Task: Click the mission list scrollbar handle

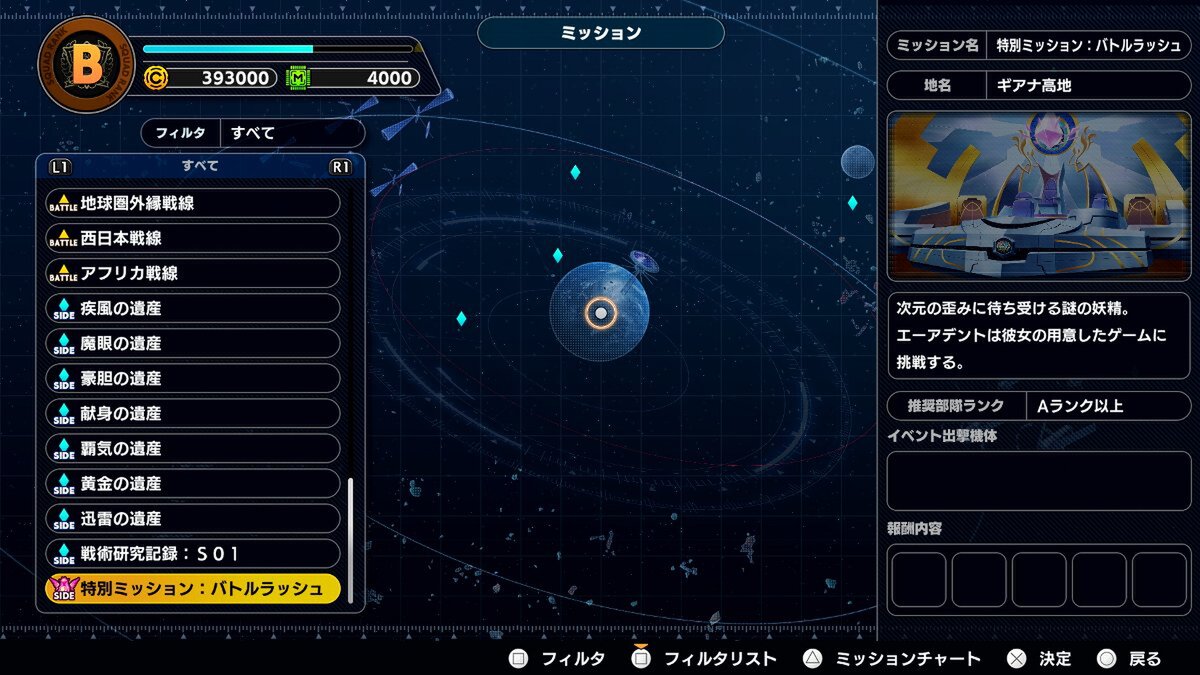Action: coord(350,540)
